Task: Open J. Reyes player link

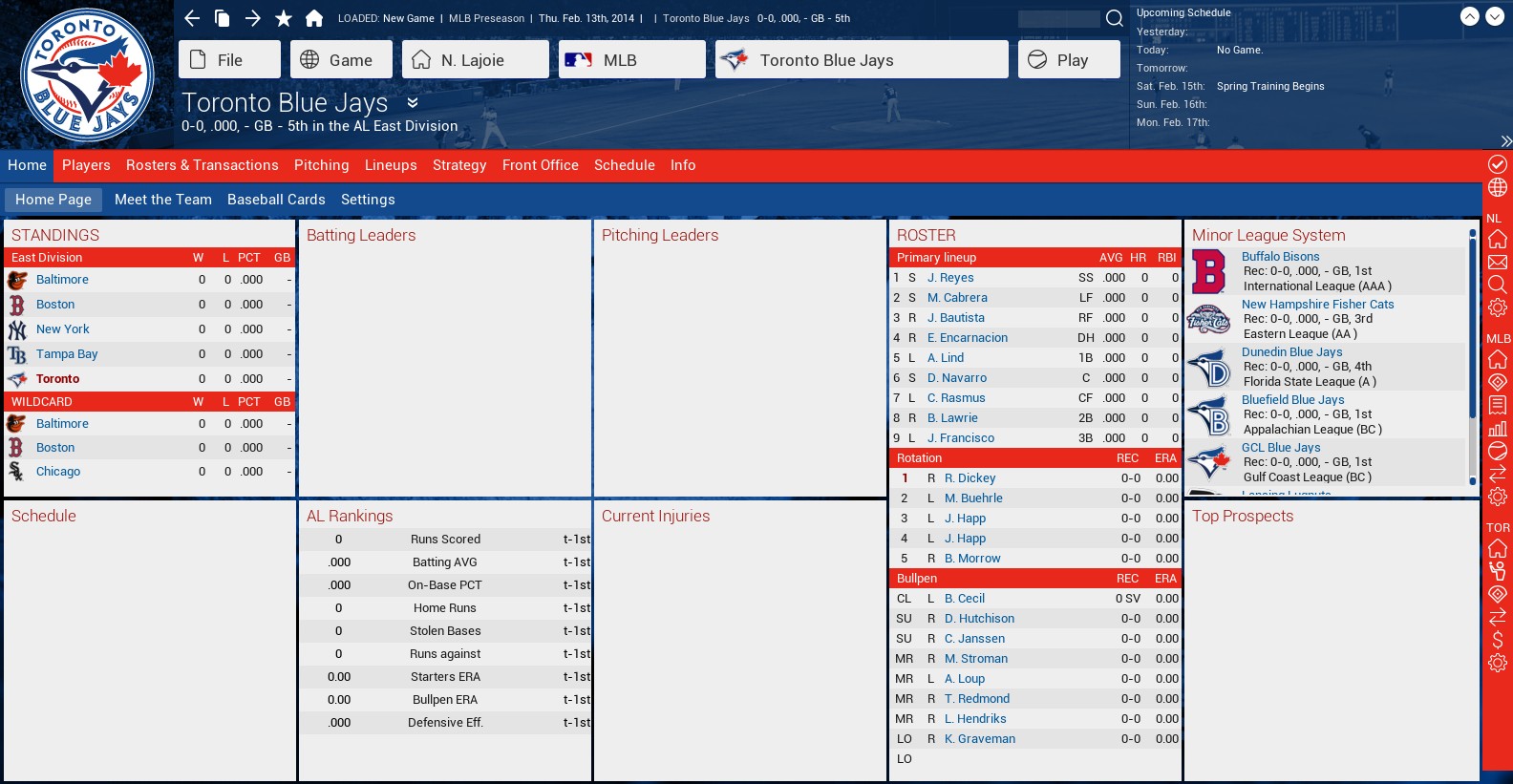Action: point(950,278)
